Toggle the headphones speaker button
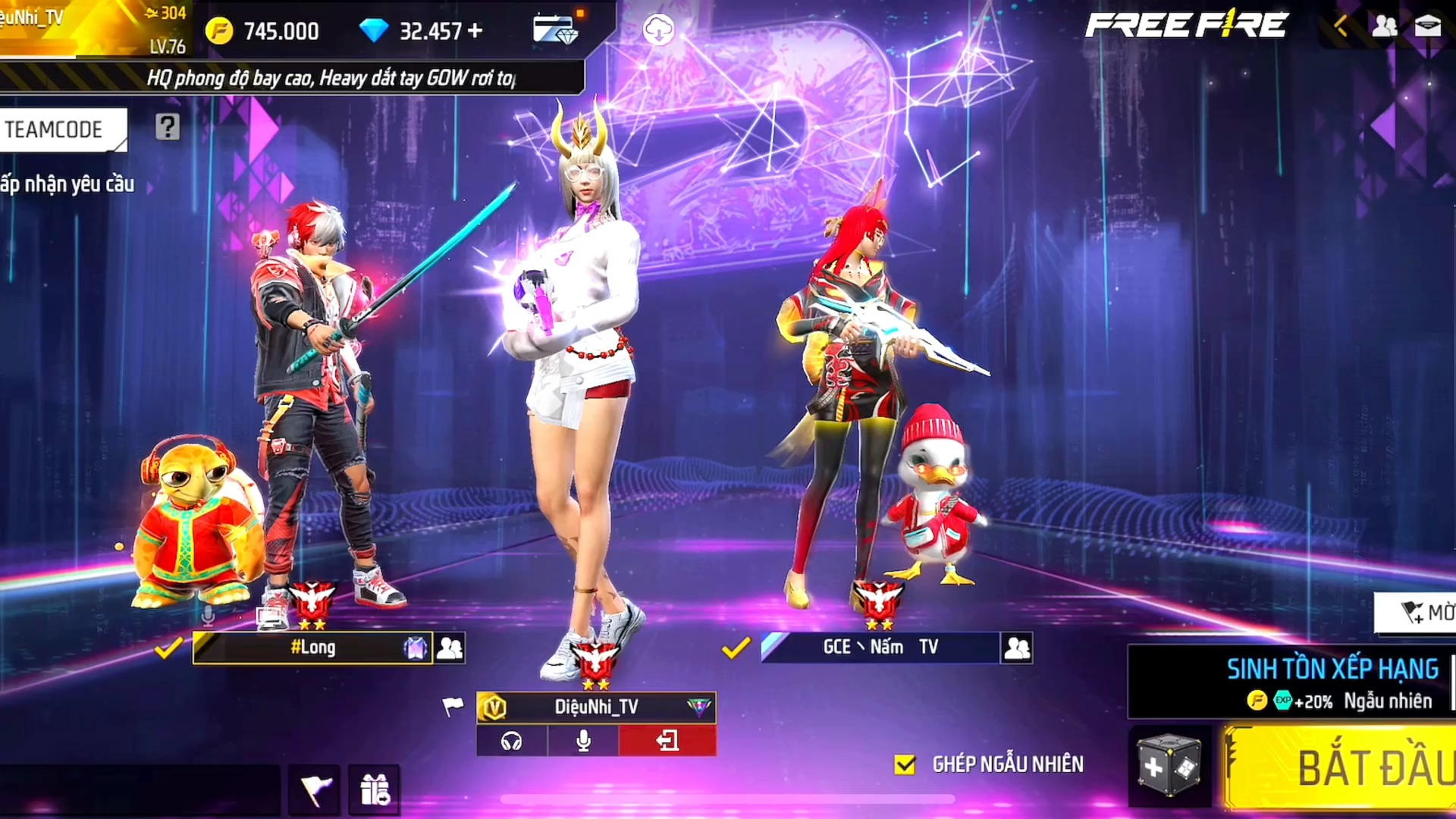 click(x=512, y=741)
